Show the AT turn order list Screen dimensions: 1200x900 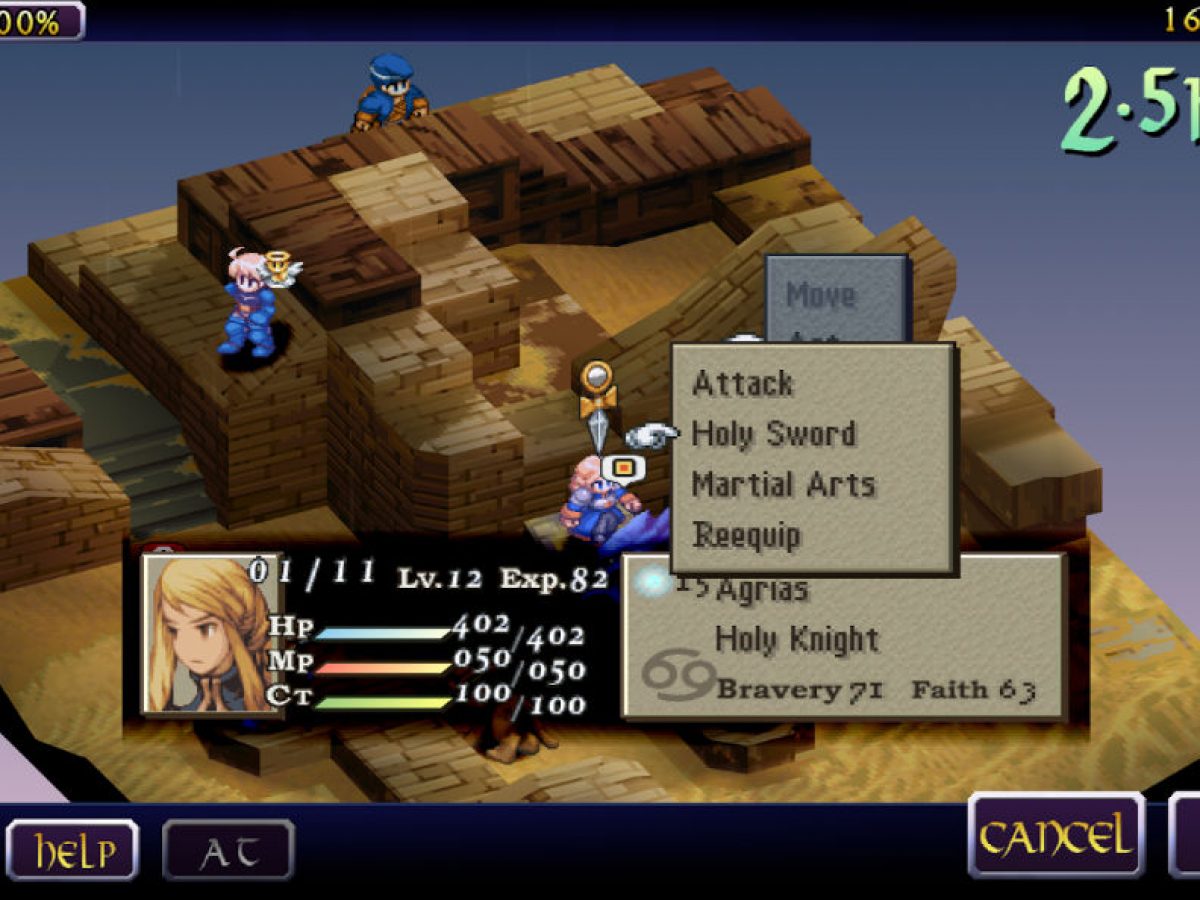click(228, 851)
